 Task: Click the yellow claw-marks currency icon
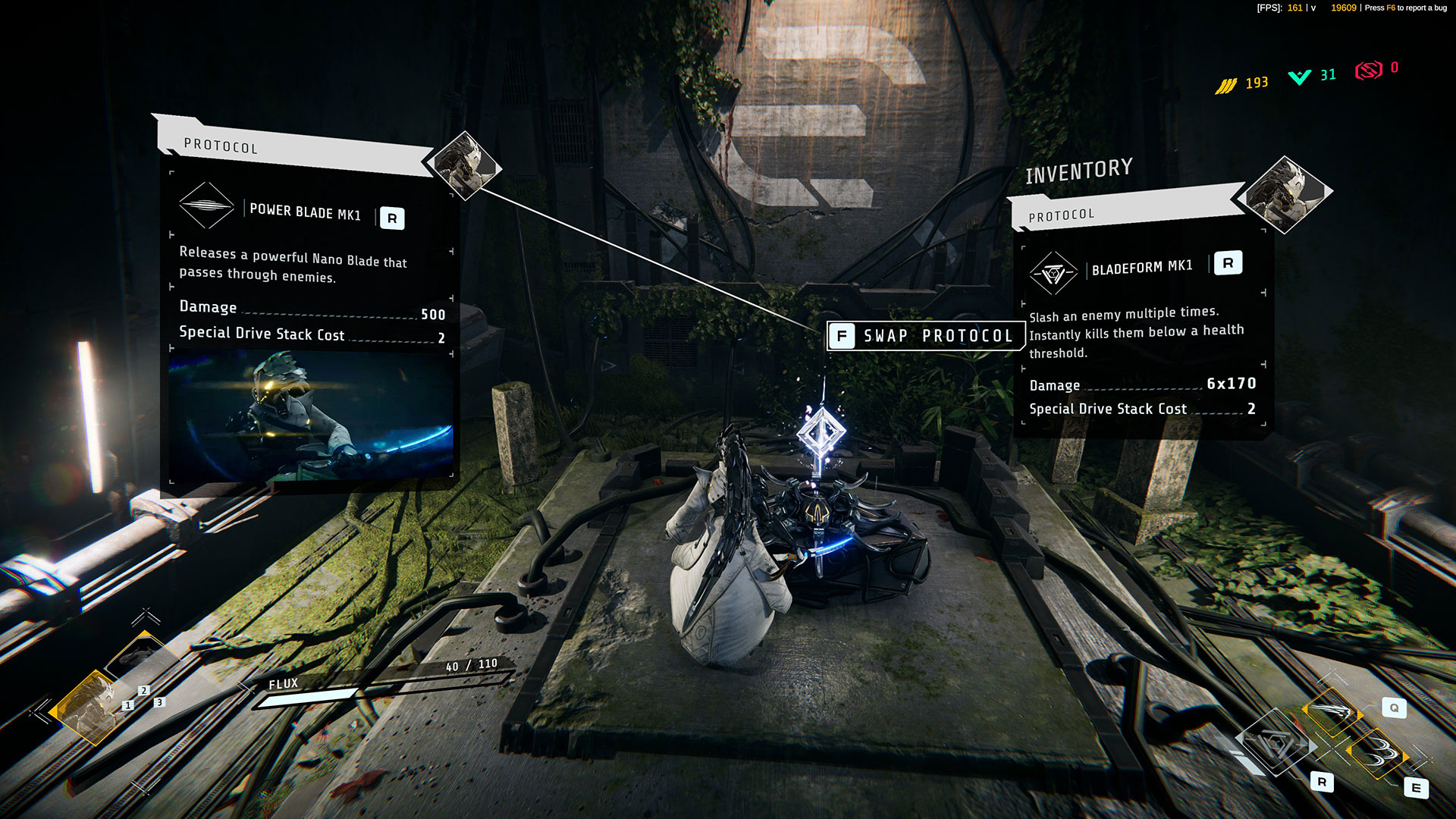pyautogui.click(x=1225, y=86)
